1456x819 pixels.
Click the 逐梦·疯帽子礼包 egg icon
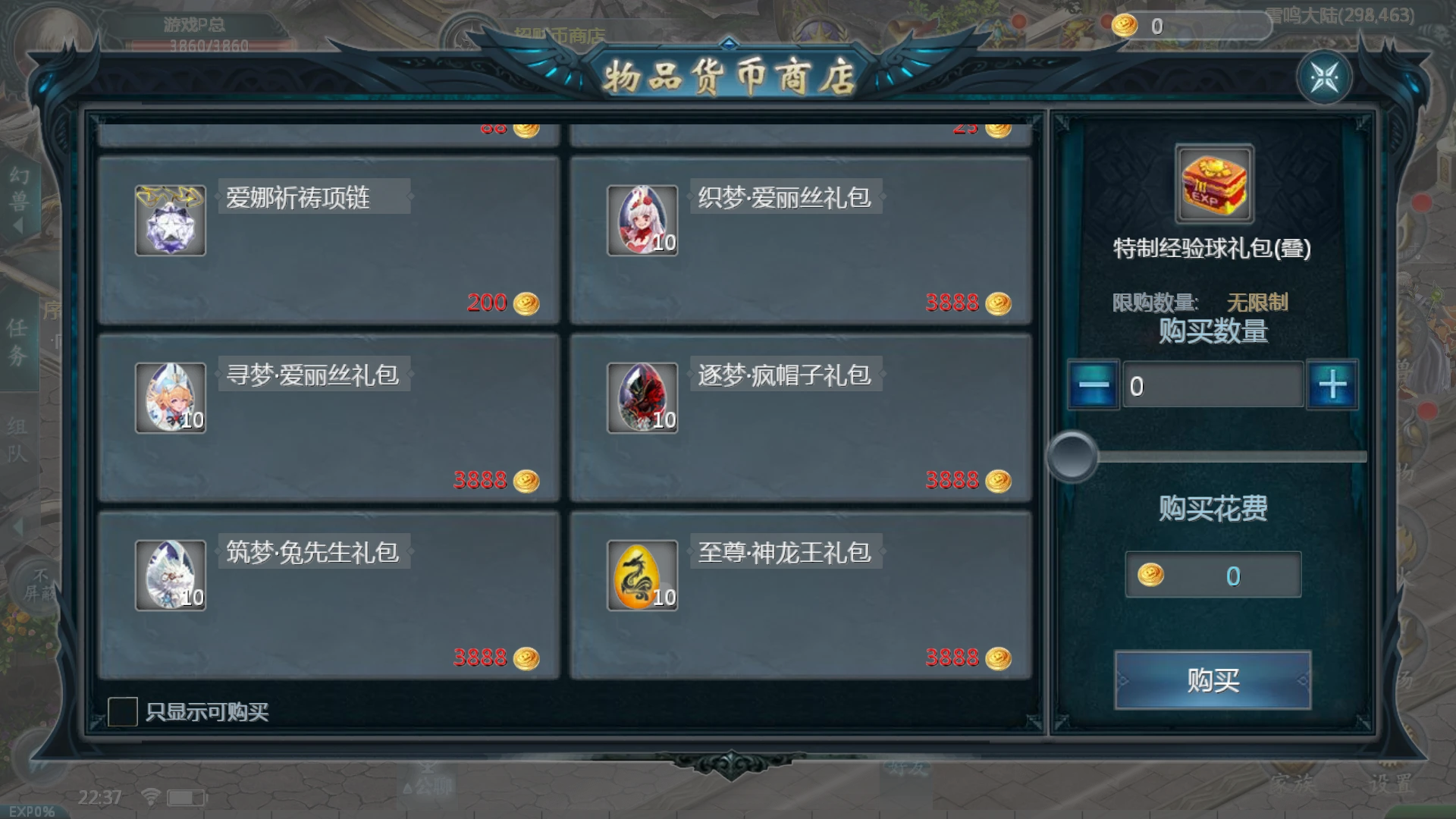click(642, 397)
